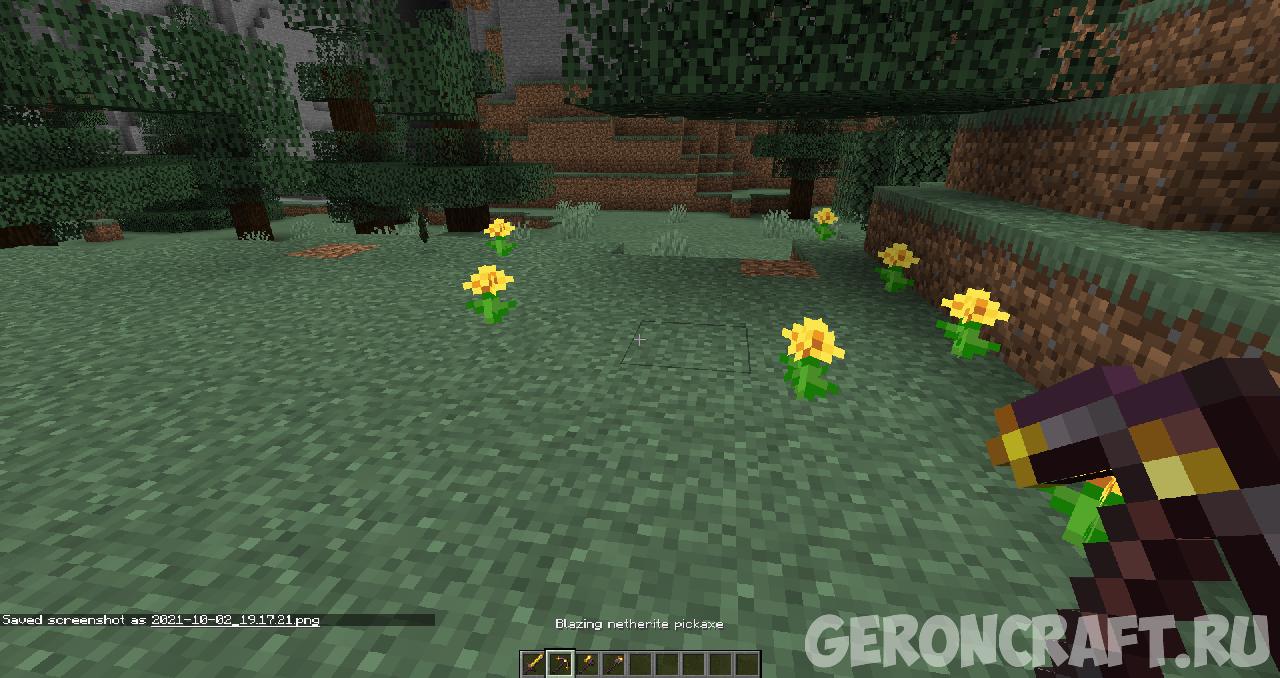Select the blazing axe hotbar slot
This screenshot has height=678, width=1280.
coord(613,663)
